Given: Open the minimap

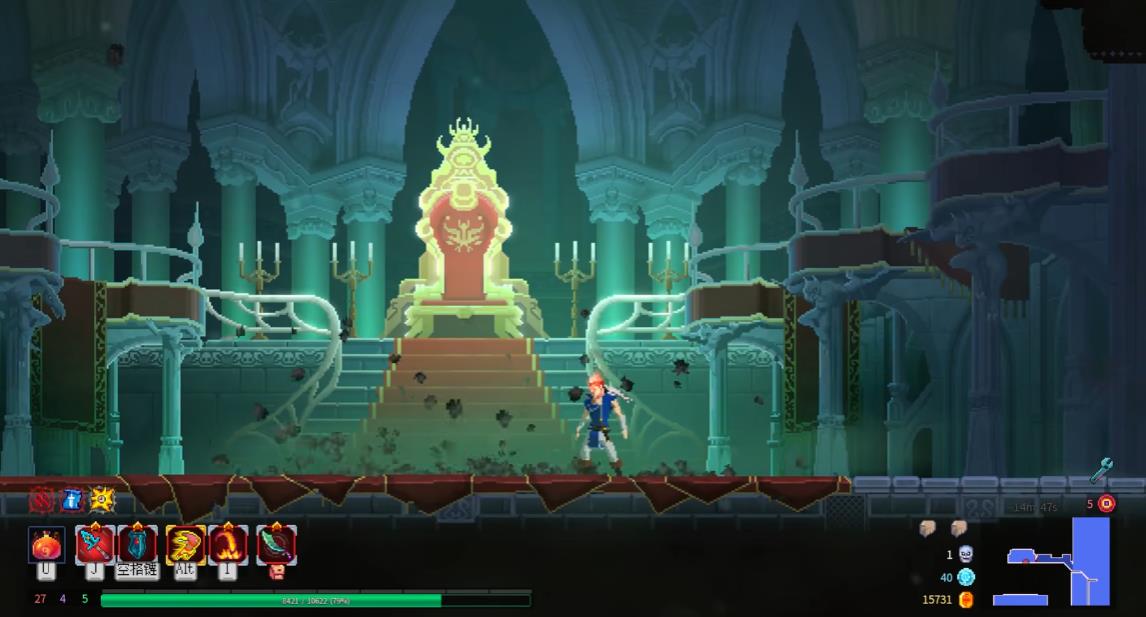Looking at the screenshot, I should click(1055, 562).
